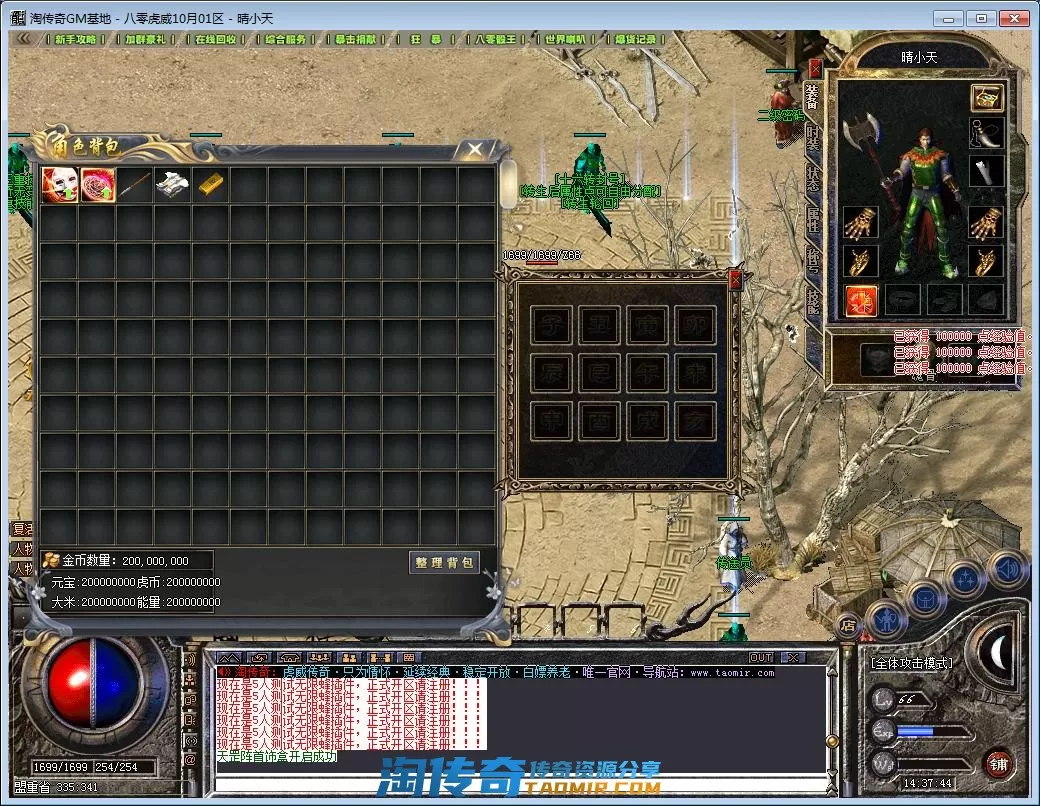Open the round 店 shop button
The height and width of the screenshot is (806, 1040).
coord(847,624)
